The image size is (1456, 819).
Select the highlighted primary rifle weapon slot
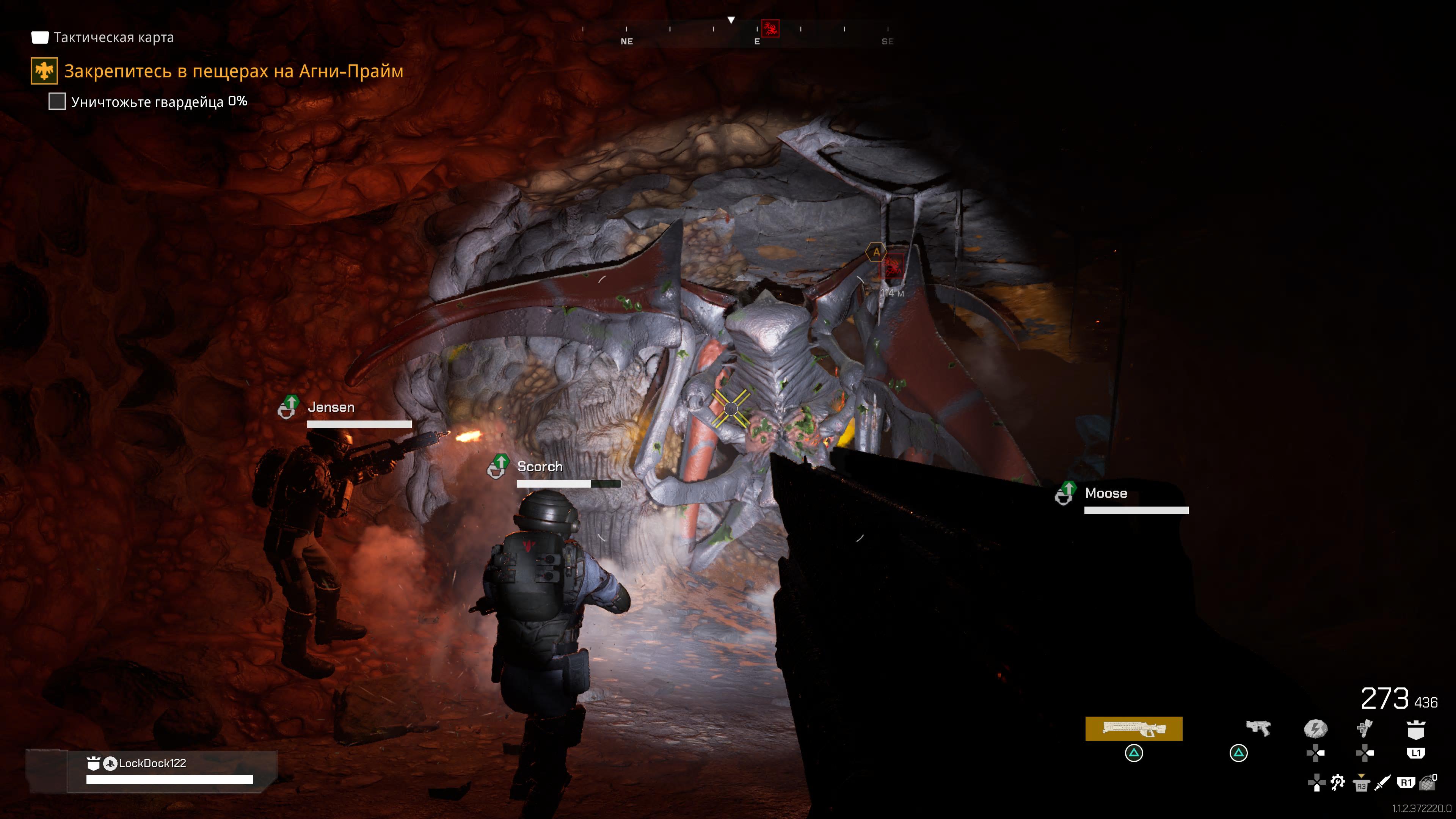1133,728
